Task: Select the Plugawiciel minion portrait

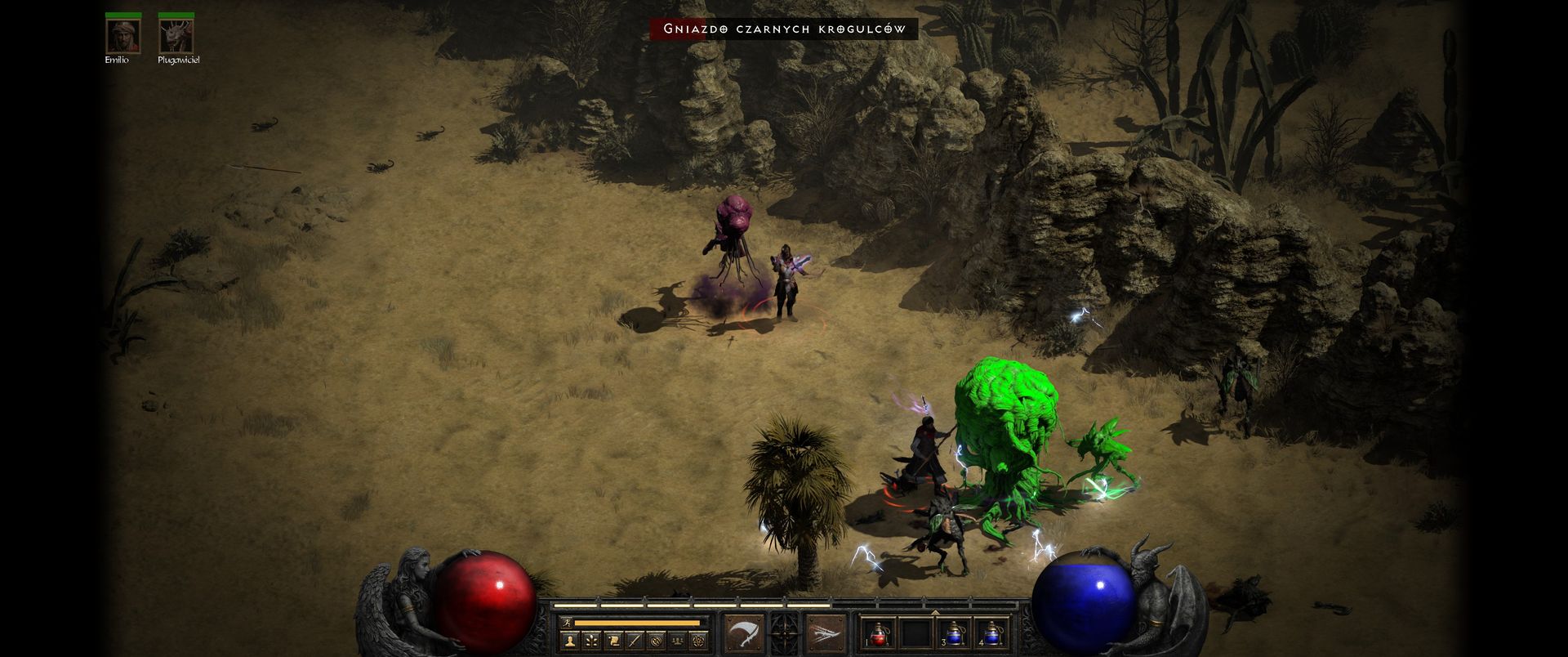Action: (x=176, y=35)
